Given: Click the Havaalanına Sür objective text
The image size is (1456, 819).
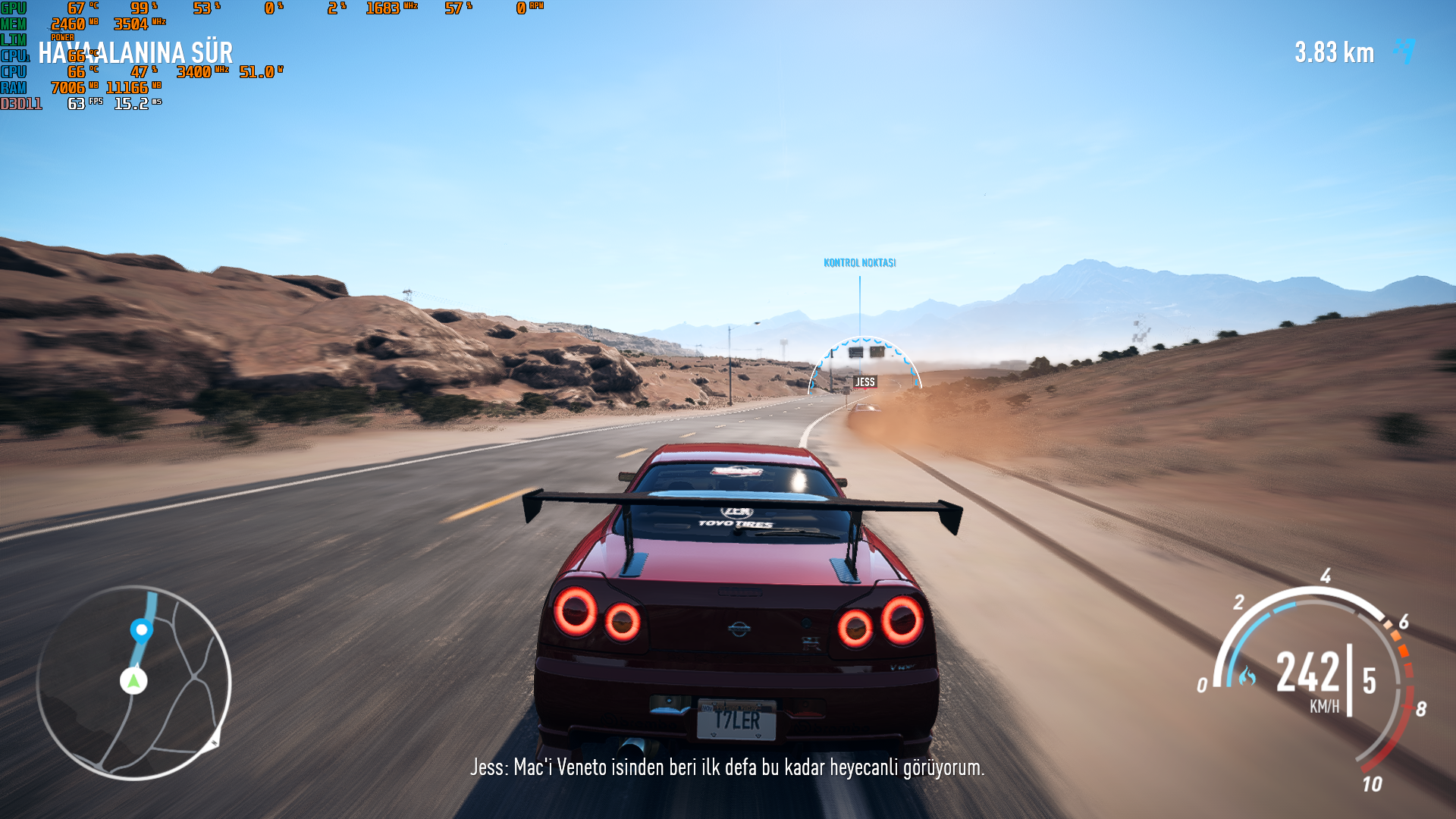Looking at the screenshot, I should (x=136, y=53).
